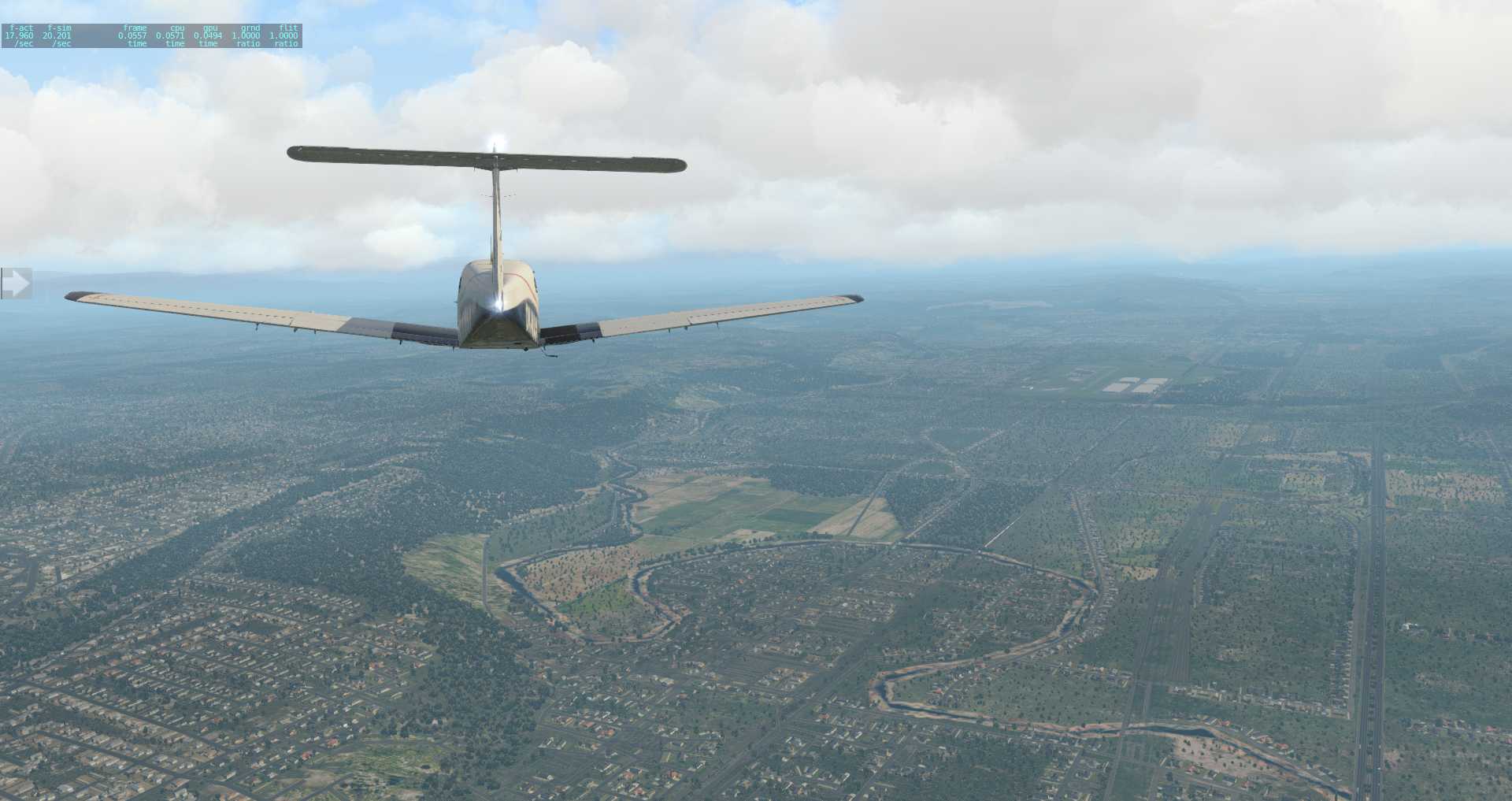
Task: Expand the side panel arrow tab
Action: click(15, 284)
